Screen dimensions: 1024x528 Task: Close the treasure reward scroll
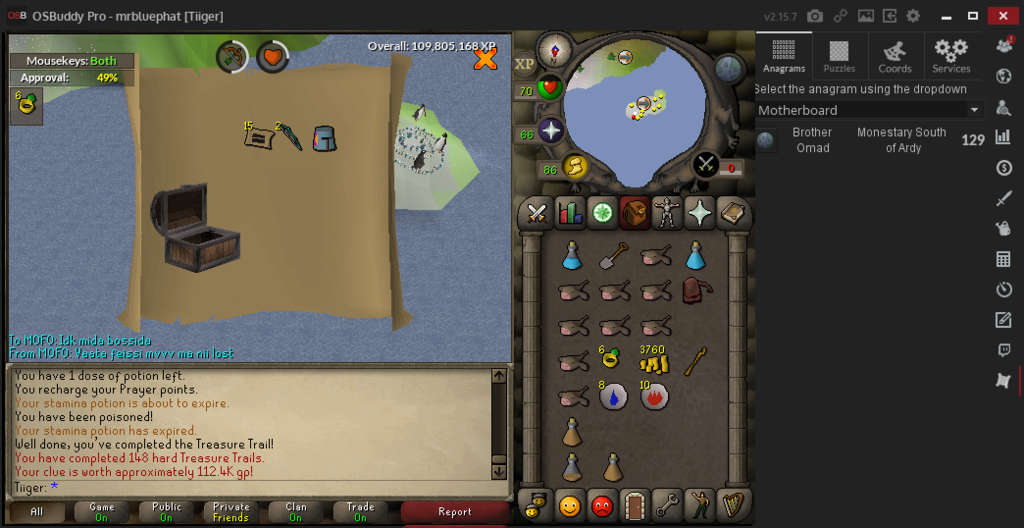coord(485,59)
